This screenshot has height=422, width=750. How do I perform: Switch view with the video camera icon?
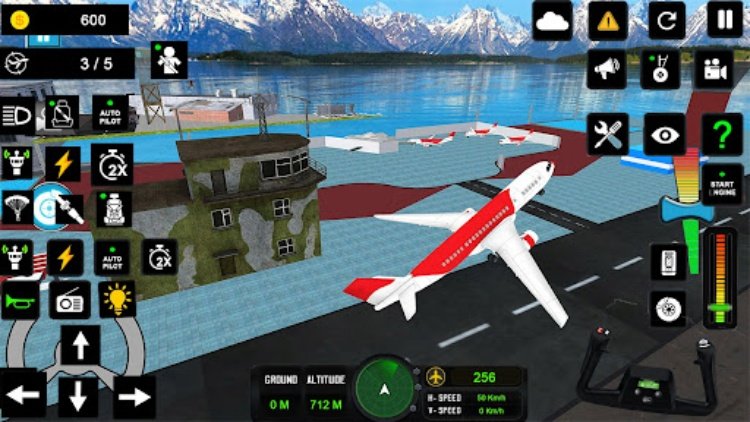pos(714,70)
